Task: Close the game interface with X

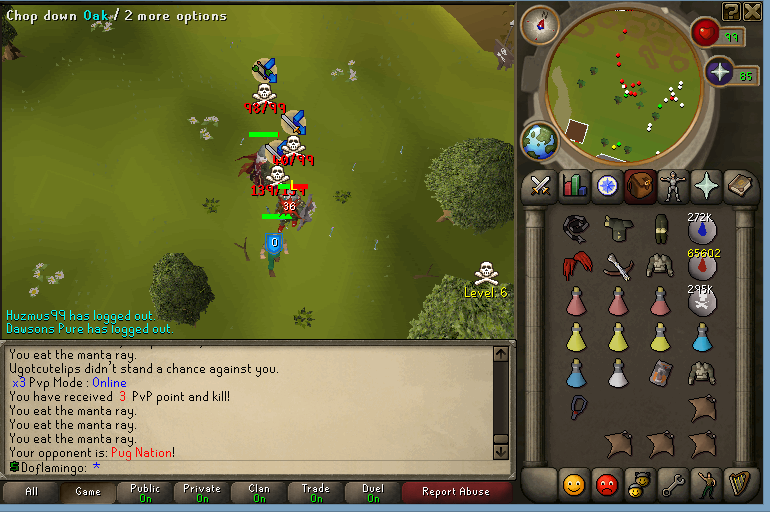Action: coord(753,11)
